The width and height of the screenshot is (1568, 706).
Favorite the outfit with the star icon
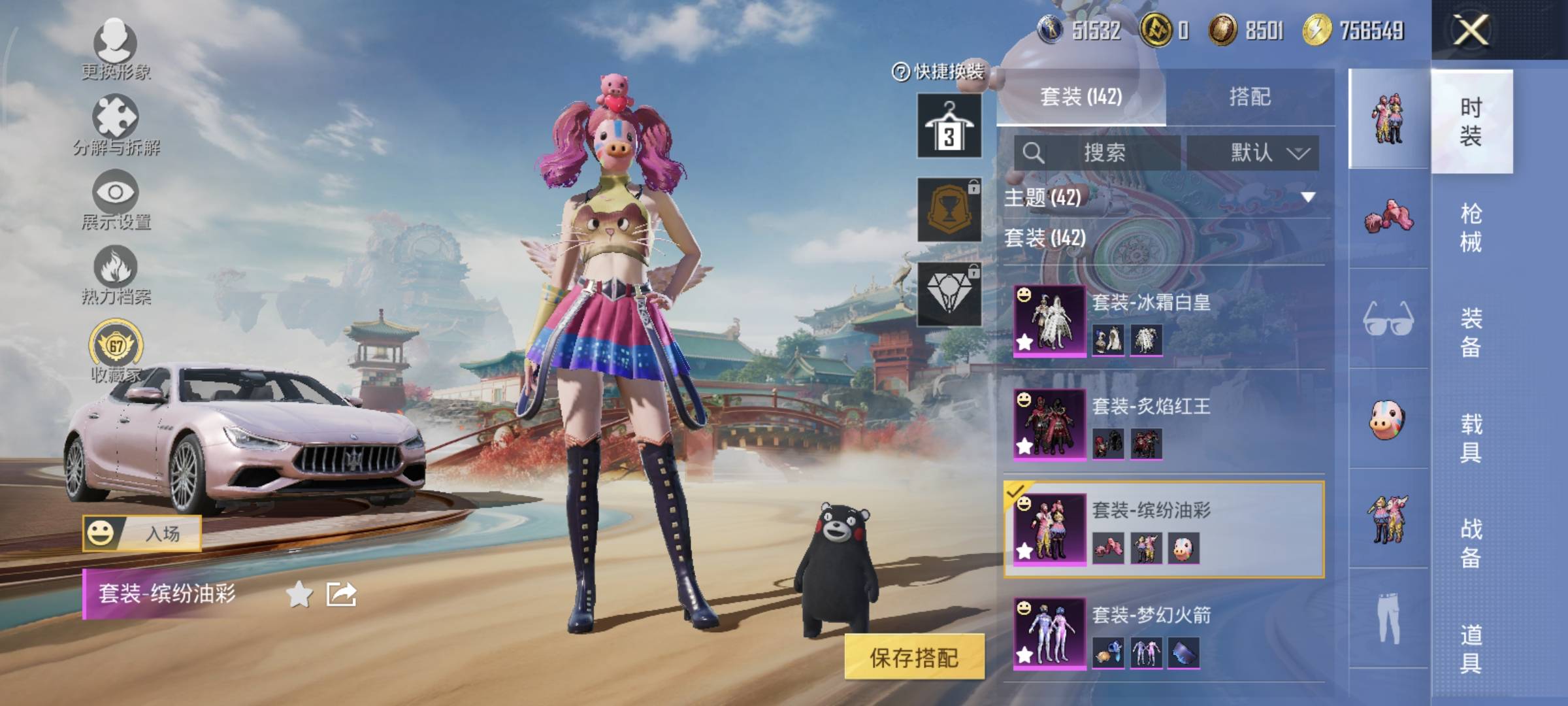coord(299,594)
